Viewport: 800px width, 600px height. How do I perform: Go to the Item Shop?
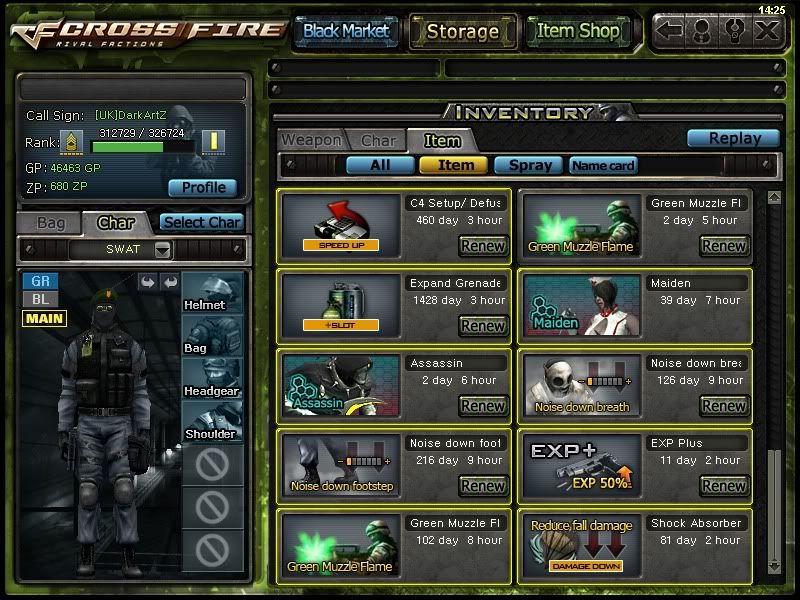point(578,31)
